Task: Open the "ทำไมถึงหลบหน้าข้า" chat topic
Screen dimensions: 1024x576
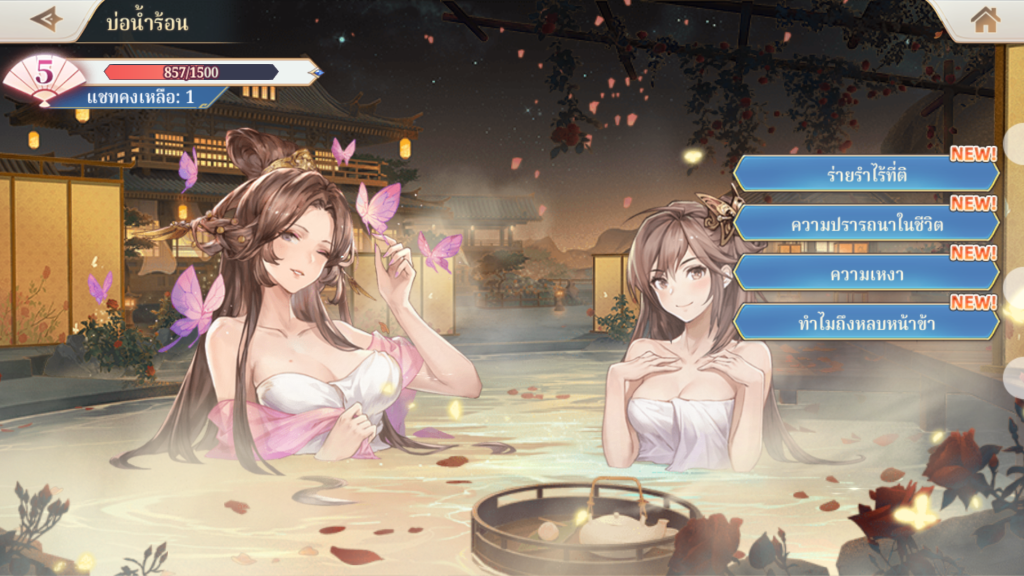Action: (866, 322)
